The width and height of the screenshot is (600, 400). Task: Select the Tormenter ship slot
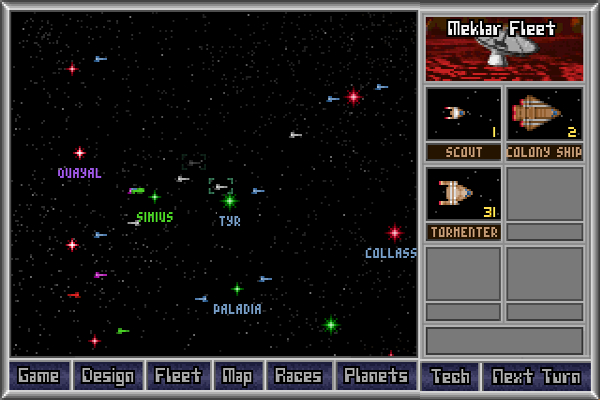click(x=464, y=194)
